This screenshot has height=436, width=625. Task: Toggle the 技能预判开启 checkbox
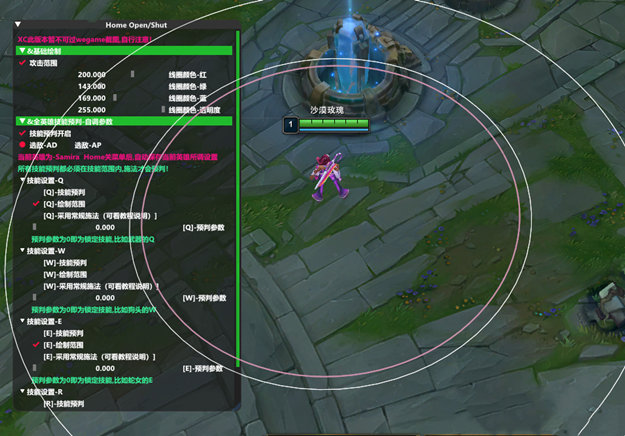[x=23, y=133]
